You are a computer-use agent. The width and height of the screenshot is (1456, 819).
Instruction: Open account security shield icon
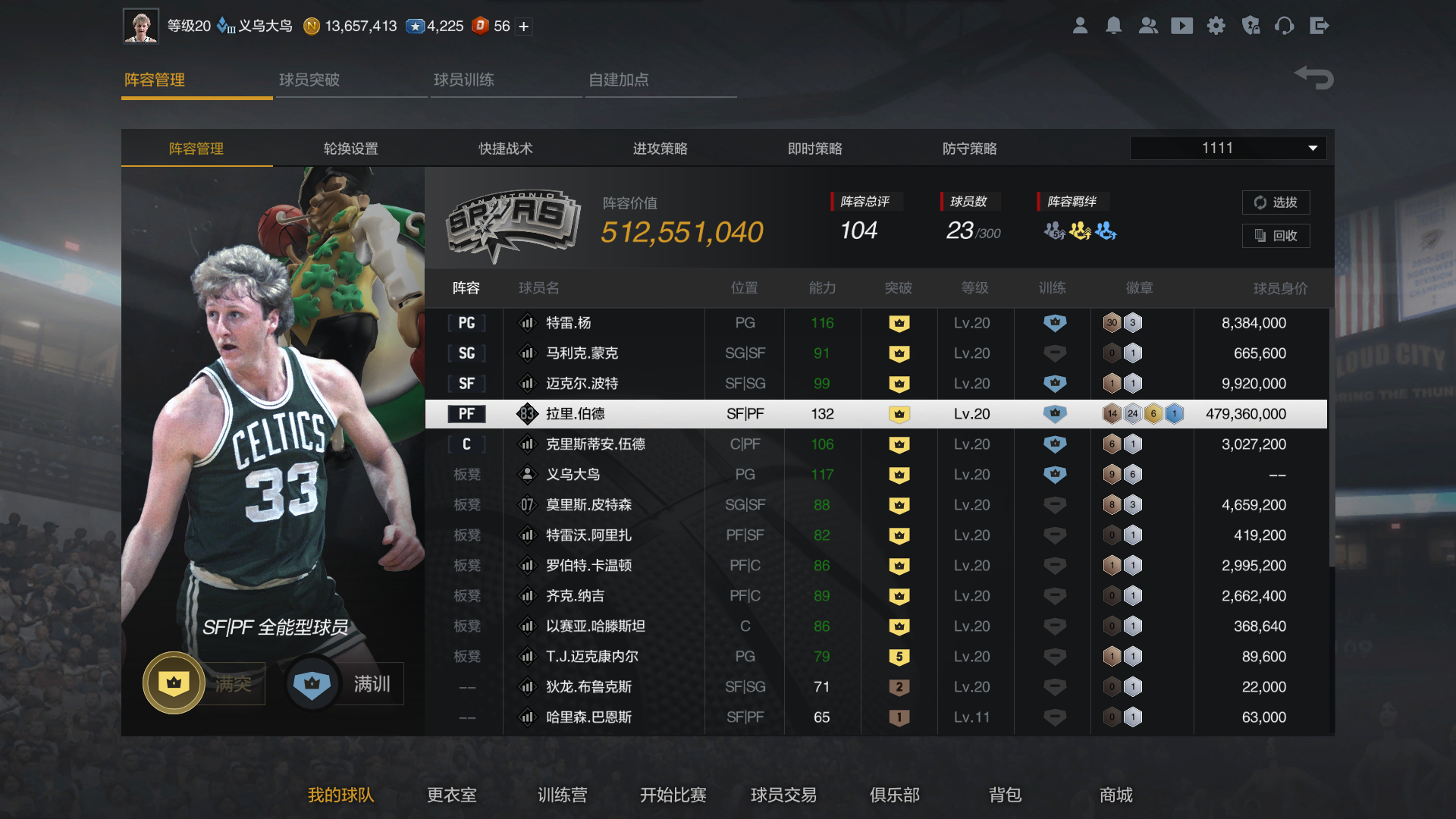[x=1250, y=25]
